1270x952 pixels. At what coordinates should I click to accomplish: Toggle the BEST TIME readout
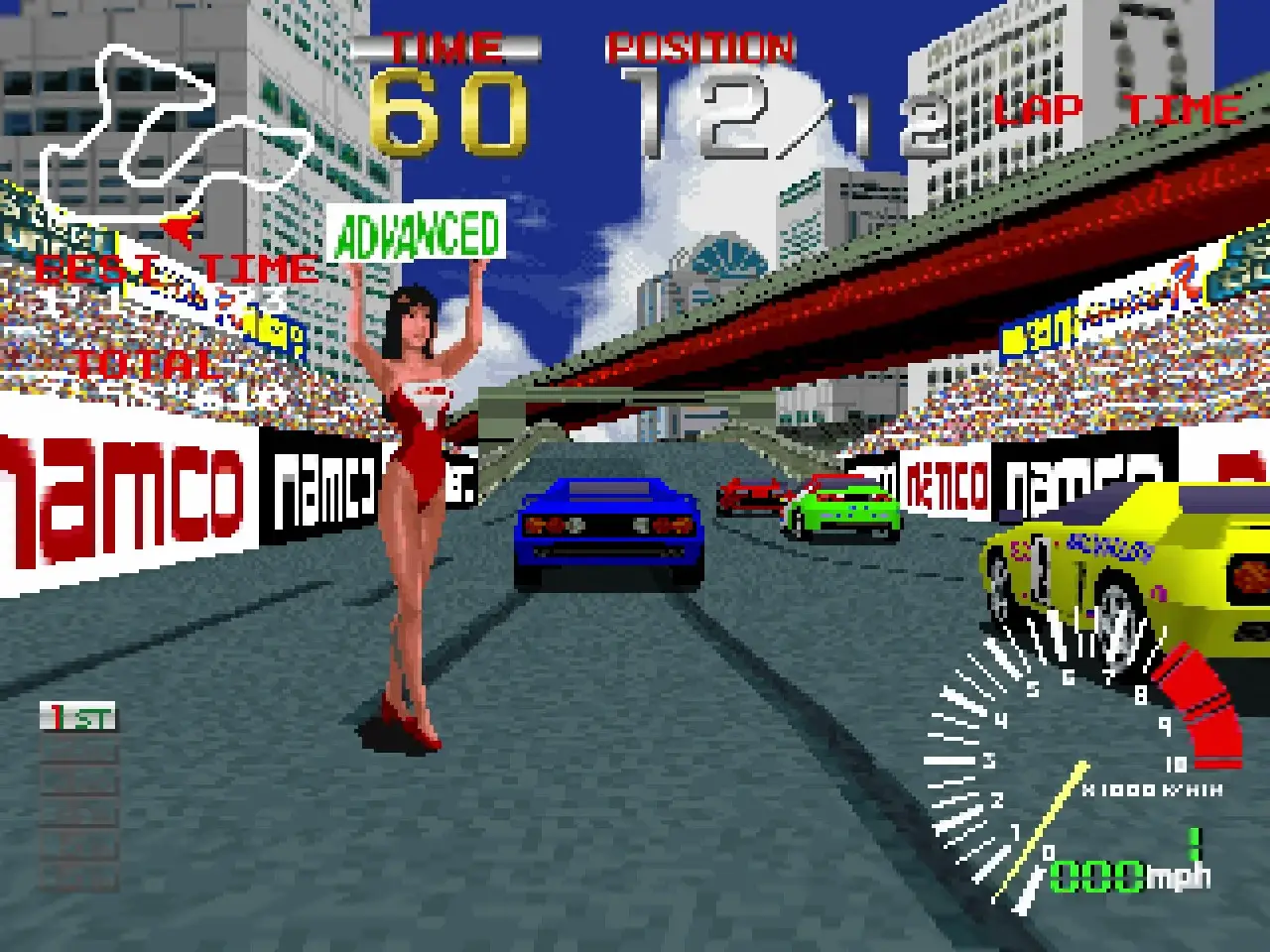[174, 268]
